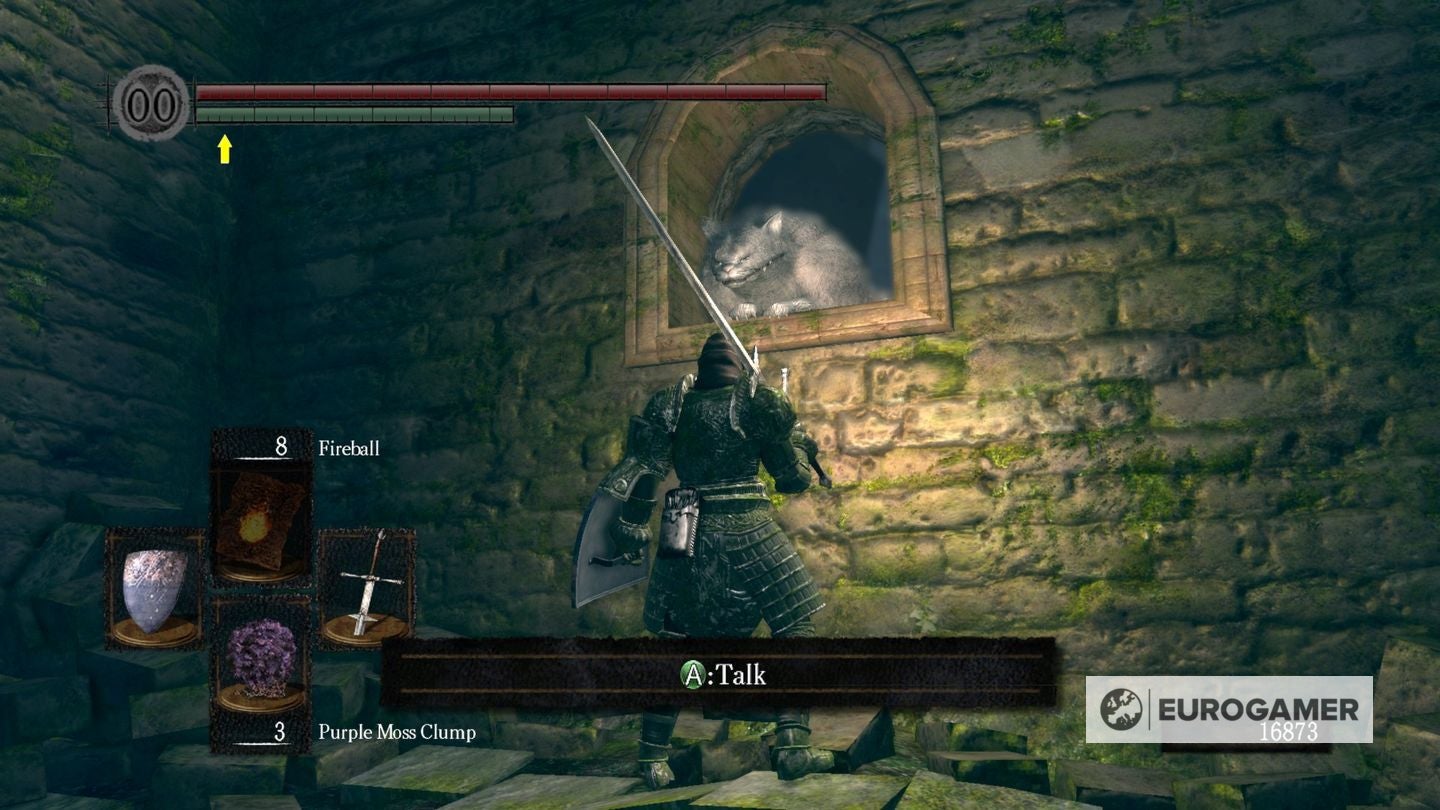Viewport: 1440px width, 810px height.
Task: Click the equipped shield icon
Action: pos(155,590)
